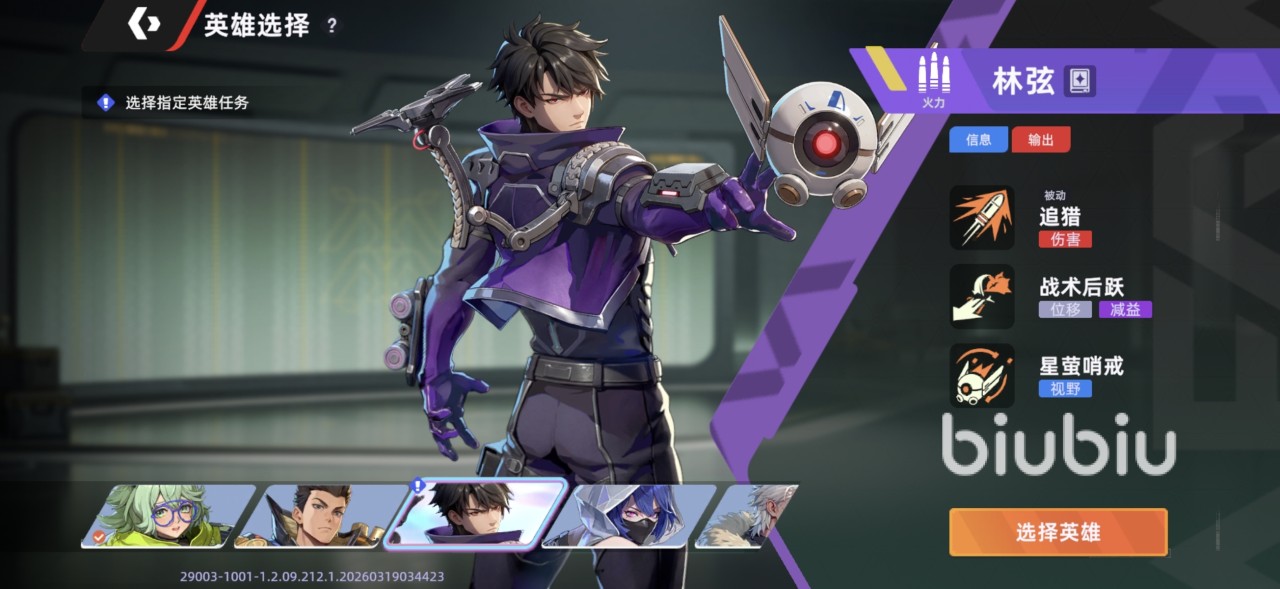The width and height of the screenshot is (1280, 589).
Task: Choose the short dark-haired man in armor portrait
Action: [x=316, y=515]
